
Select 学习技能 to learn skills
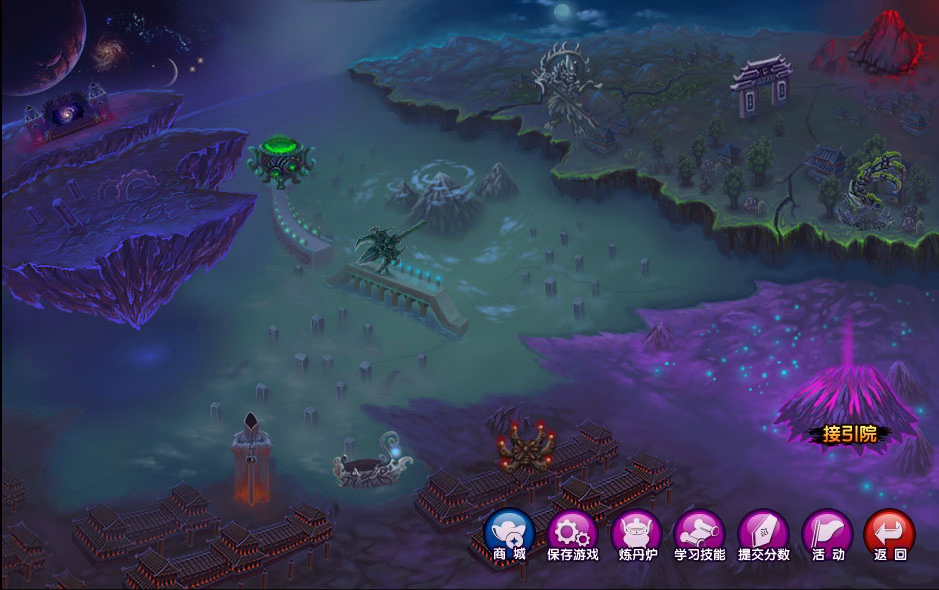[x=699, y=533]
